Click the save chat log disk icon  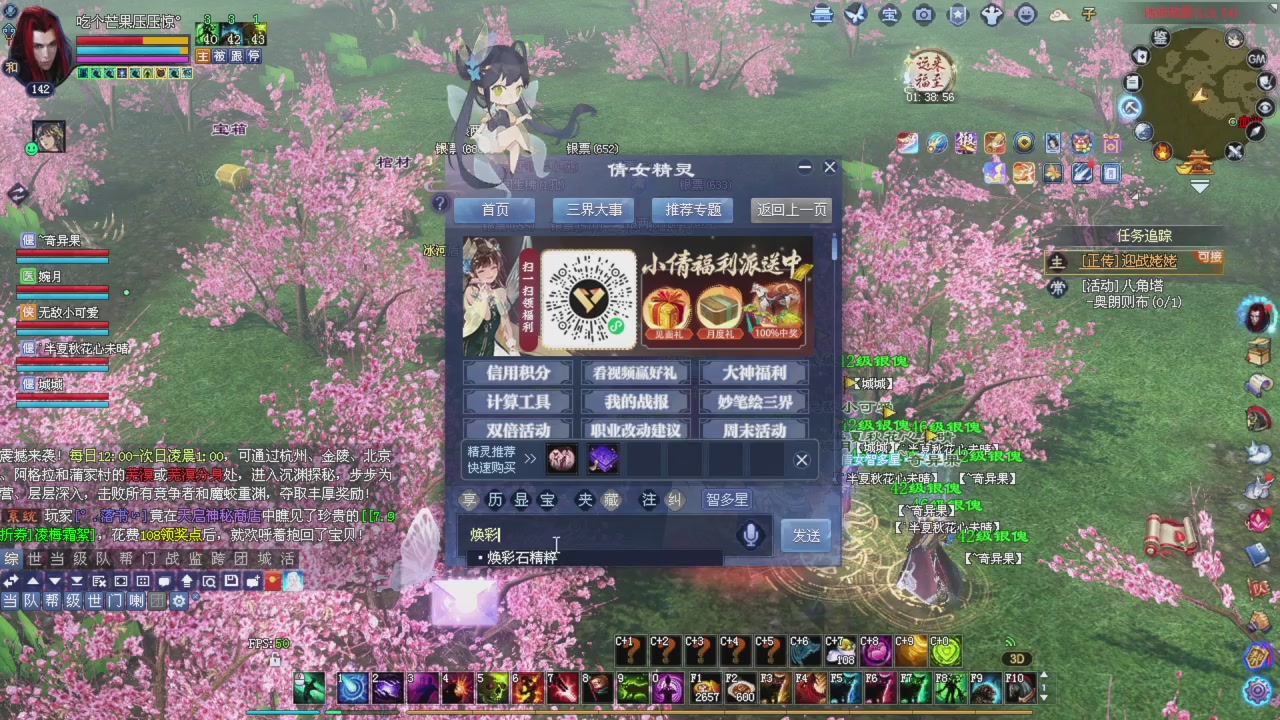click(230, 582)
